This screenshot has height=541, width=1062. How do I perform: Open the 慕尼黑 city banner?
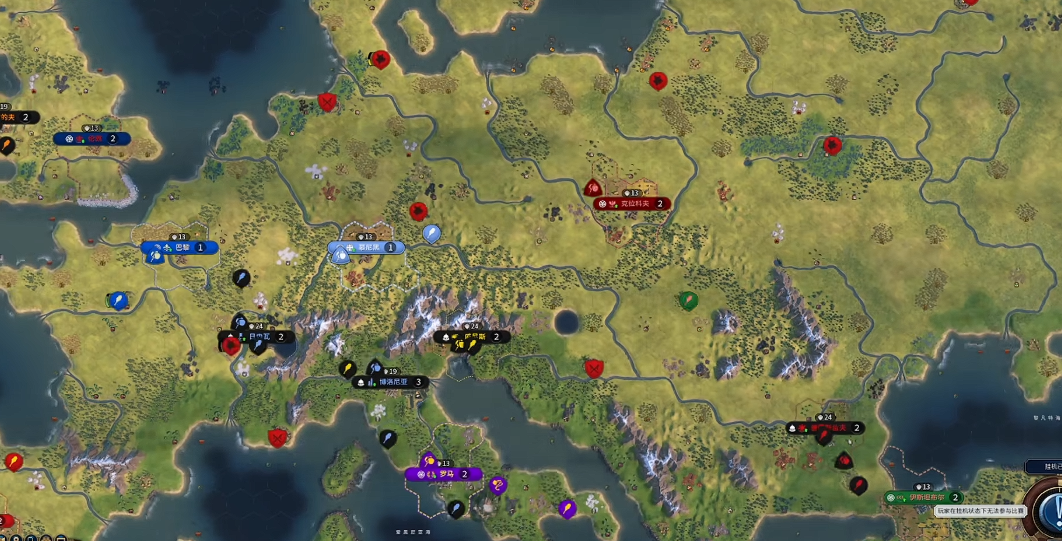[367, 247]
